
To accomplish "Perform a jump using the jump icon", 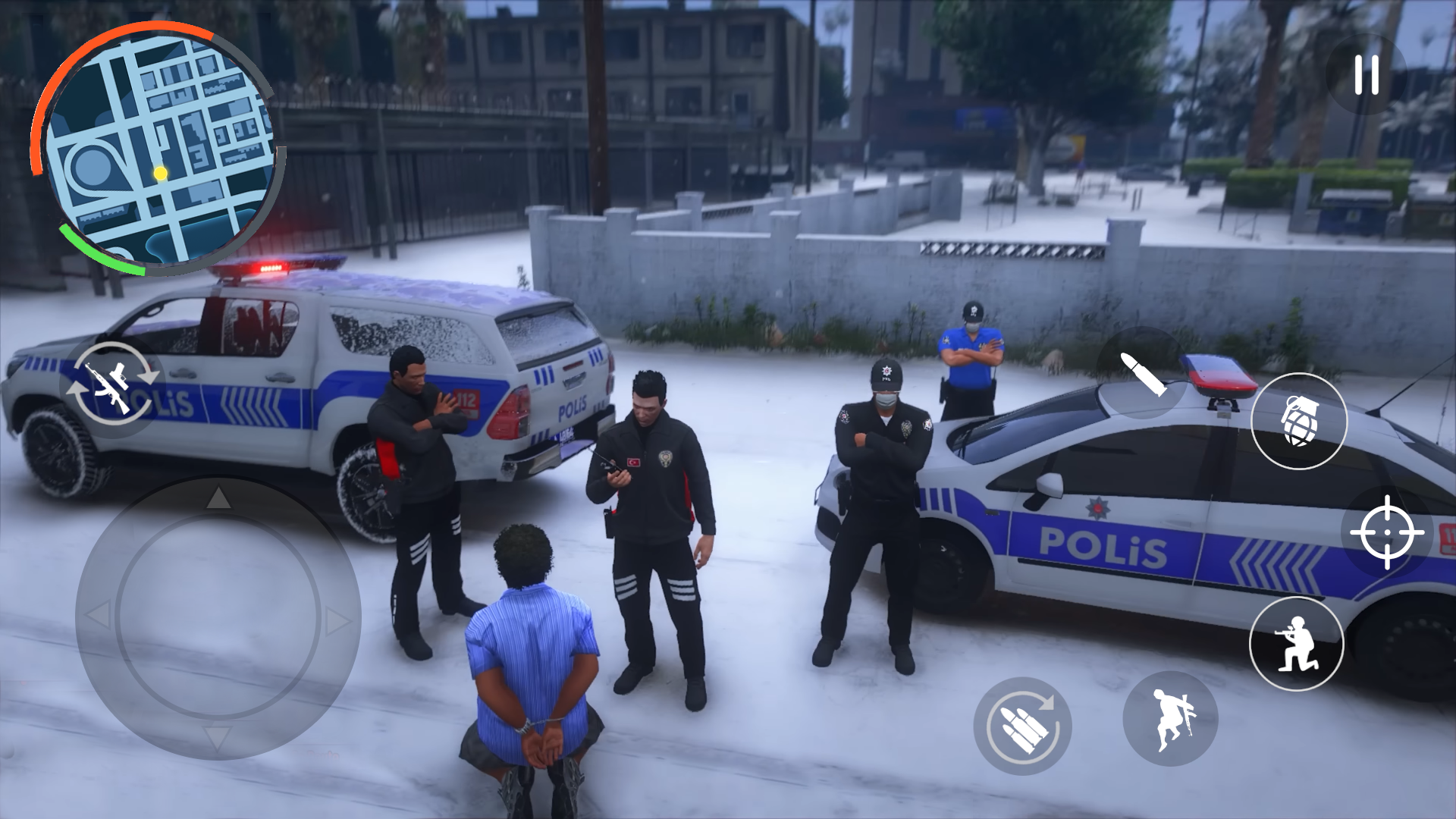I will pos(1169,719).
